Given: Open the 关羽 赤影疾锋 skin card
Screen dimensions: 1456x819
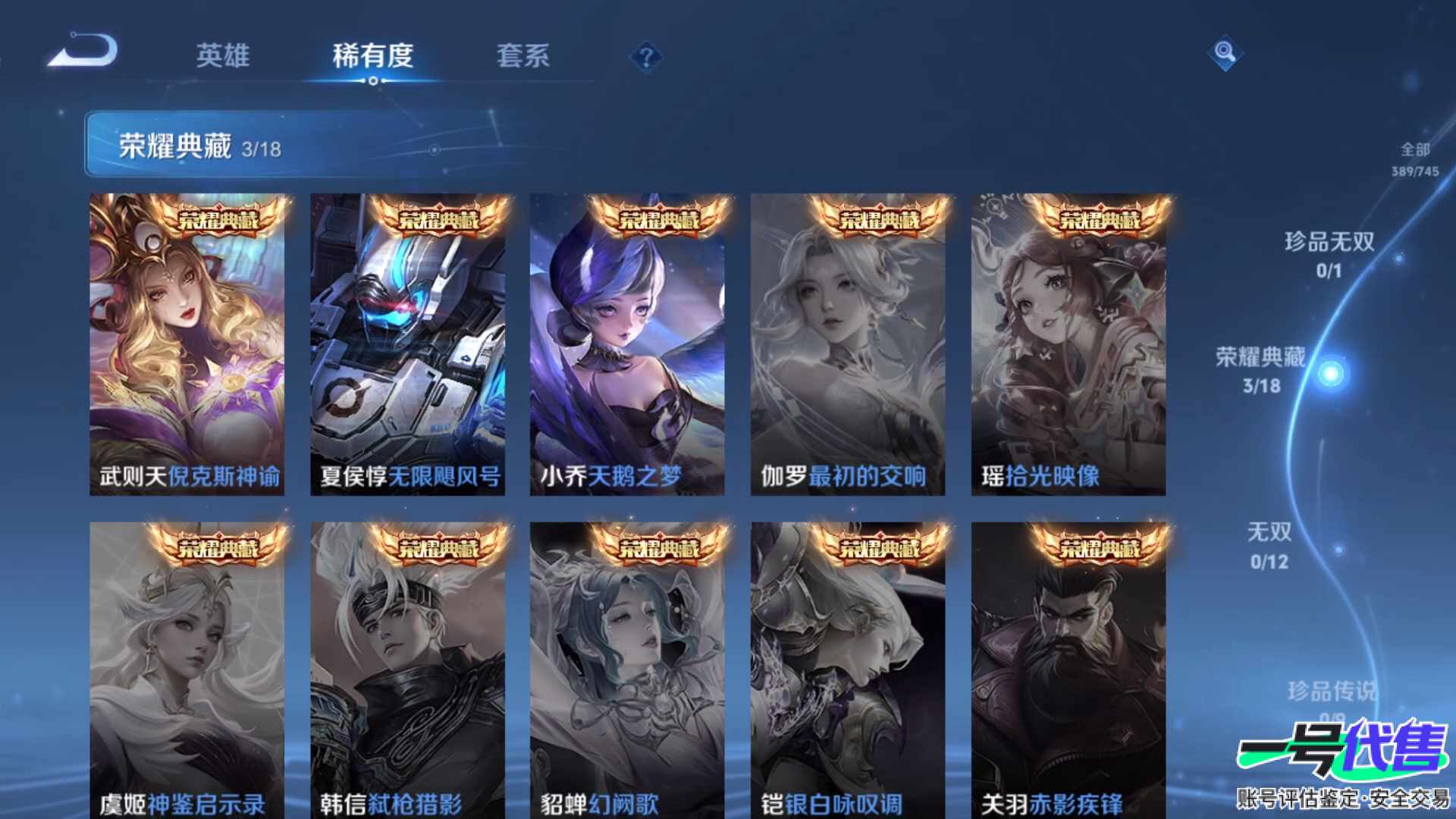Looking at the screenshot, I should (x=1068, y=671).
